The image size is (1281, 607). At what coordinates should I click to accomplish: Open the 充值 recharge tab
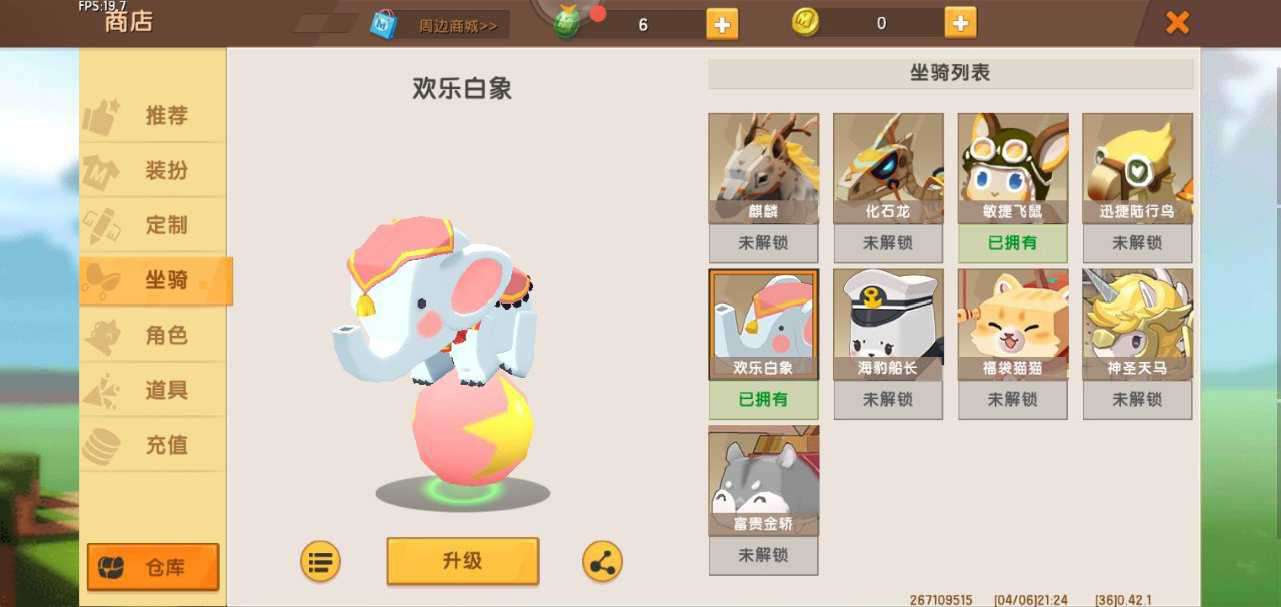tap(153, 445)
